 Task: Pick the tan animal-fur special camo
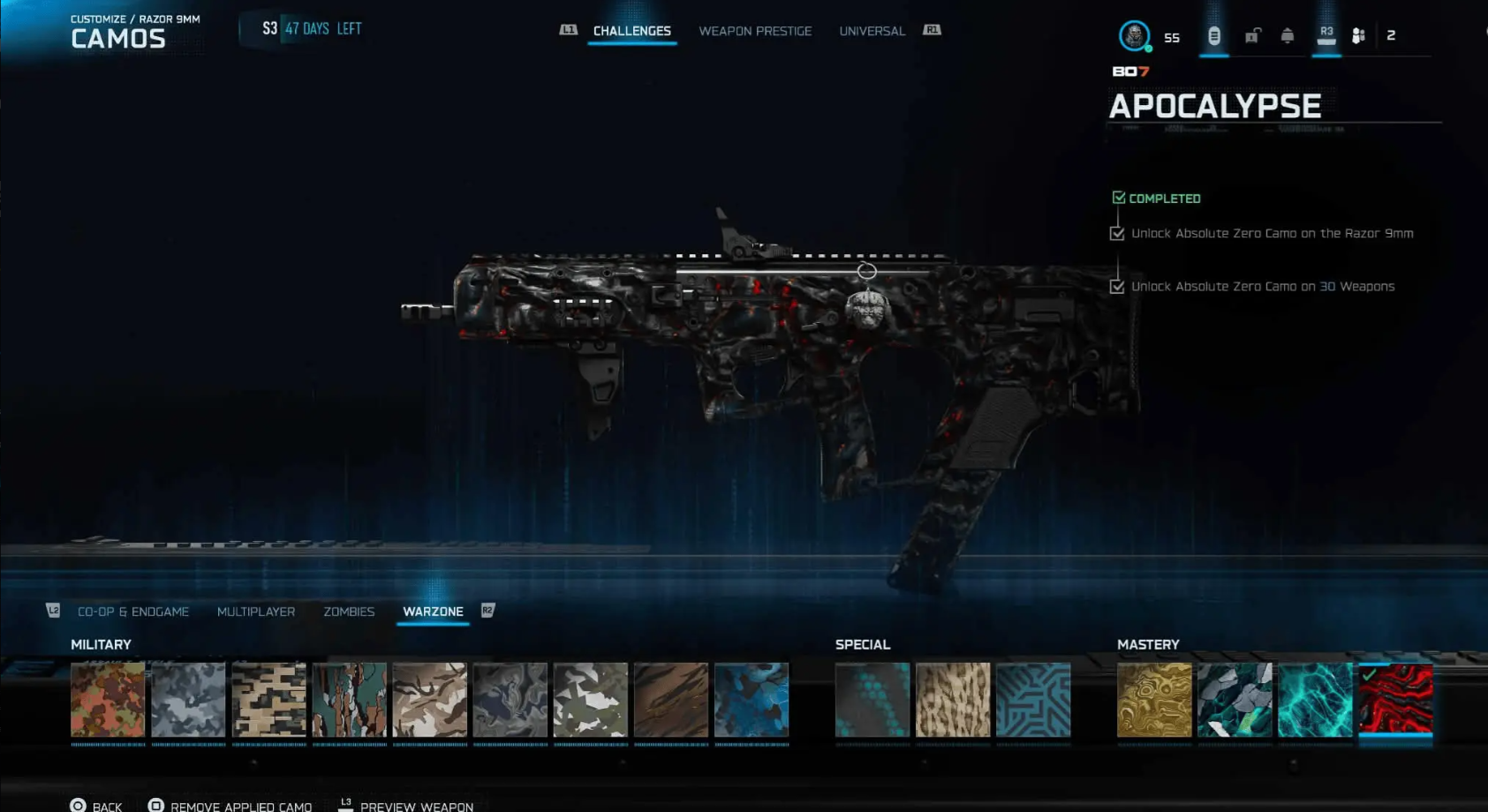pos(953,700)
